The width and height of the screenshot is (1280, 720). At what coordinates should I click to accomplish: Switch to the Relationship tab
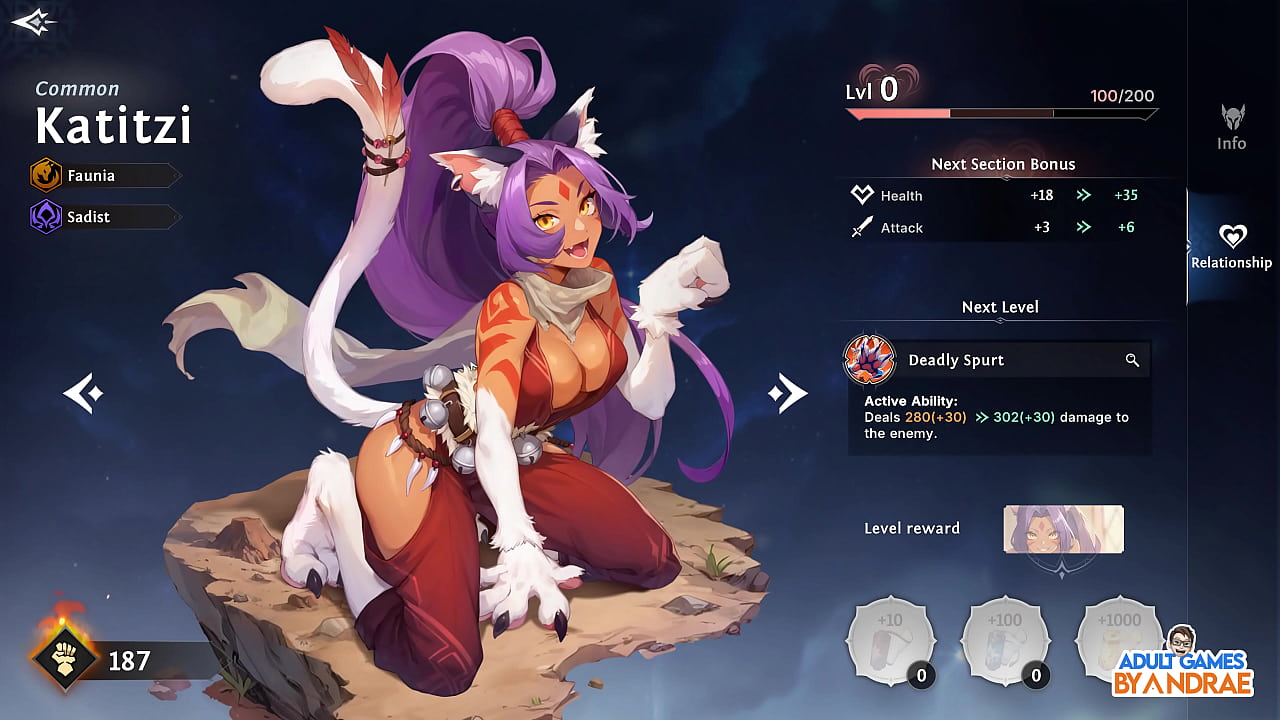pos(1231,246)
